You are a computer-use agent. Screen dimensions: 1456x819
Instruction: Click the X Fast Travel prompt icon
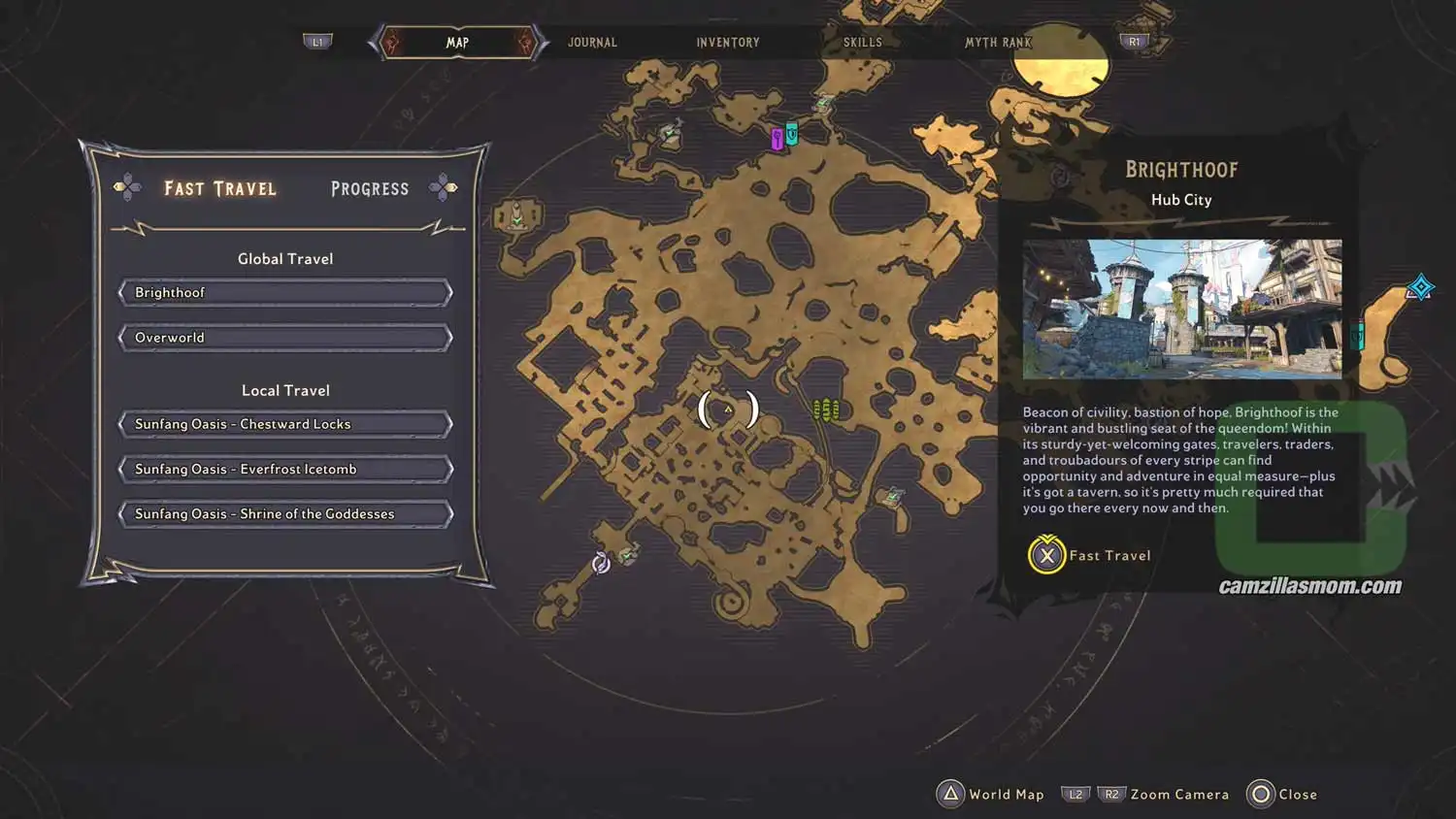(x=1045, y=556)
